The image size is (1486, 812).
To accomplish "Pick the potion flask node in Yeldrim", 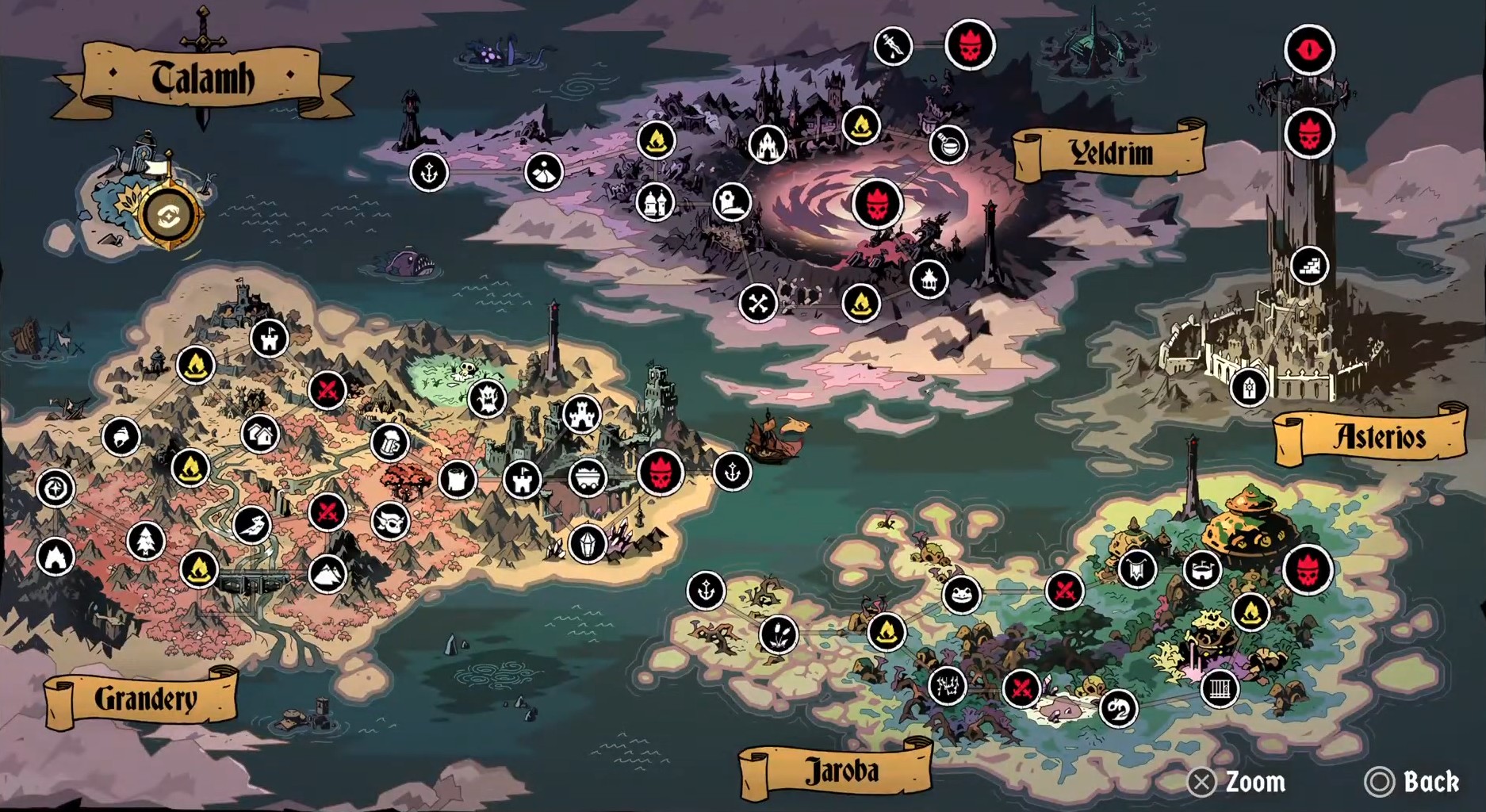I will click(x=948, y=144).
